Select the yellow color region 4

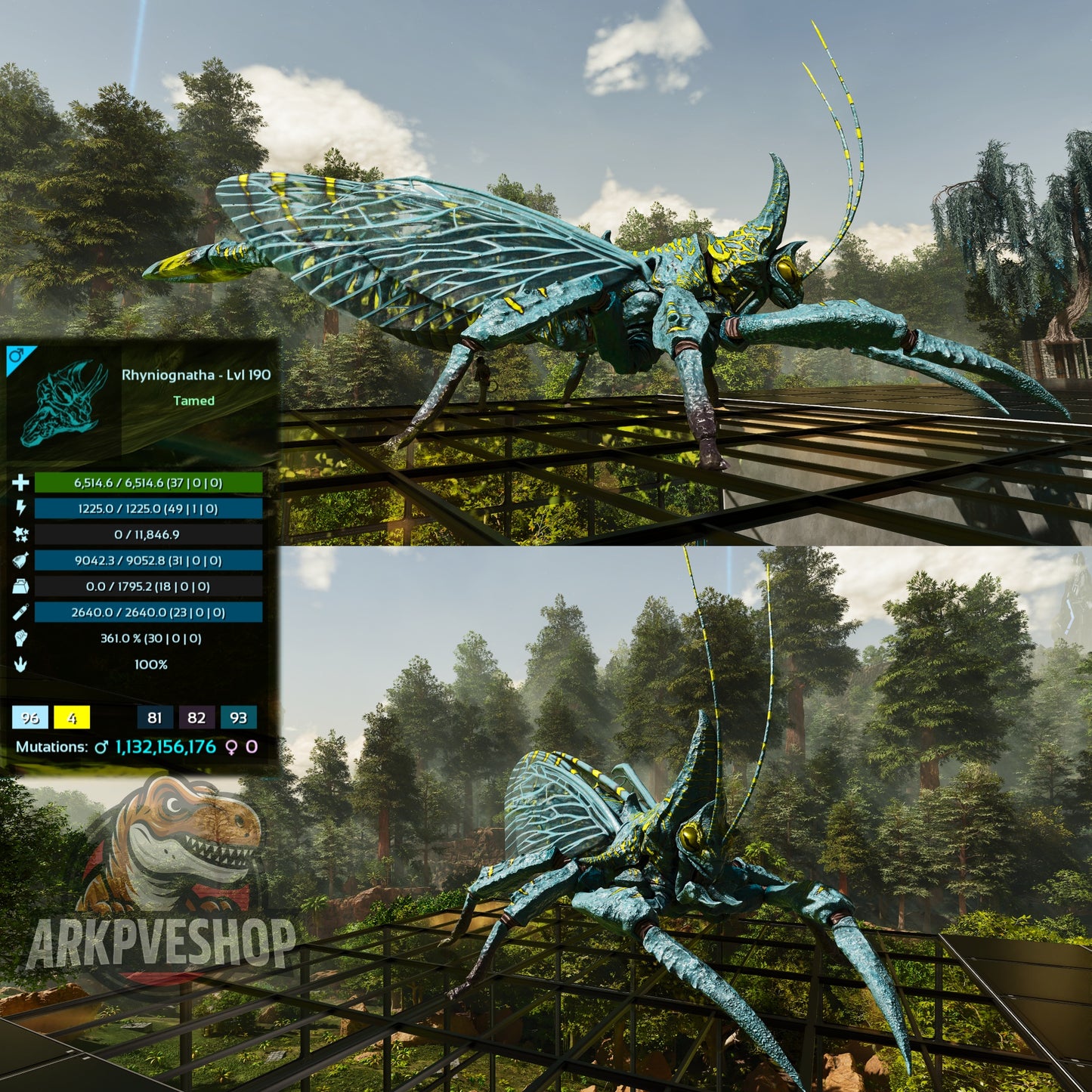pyautogui.click(x=72, y=717)
